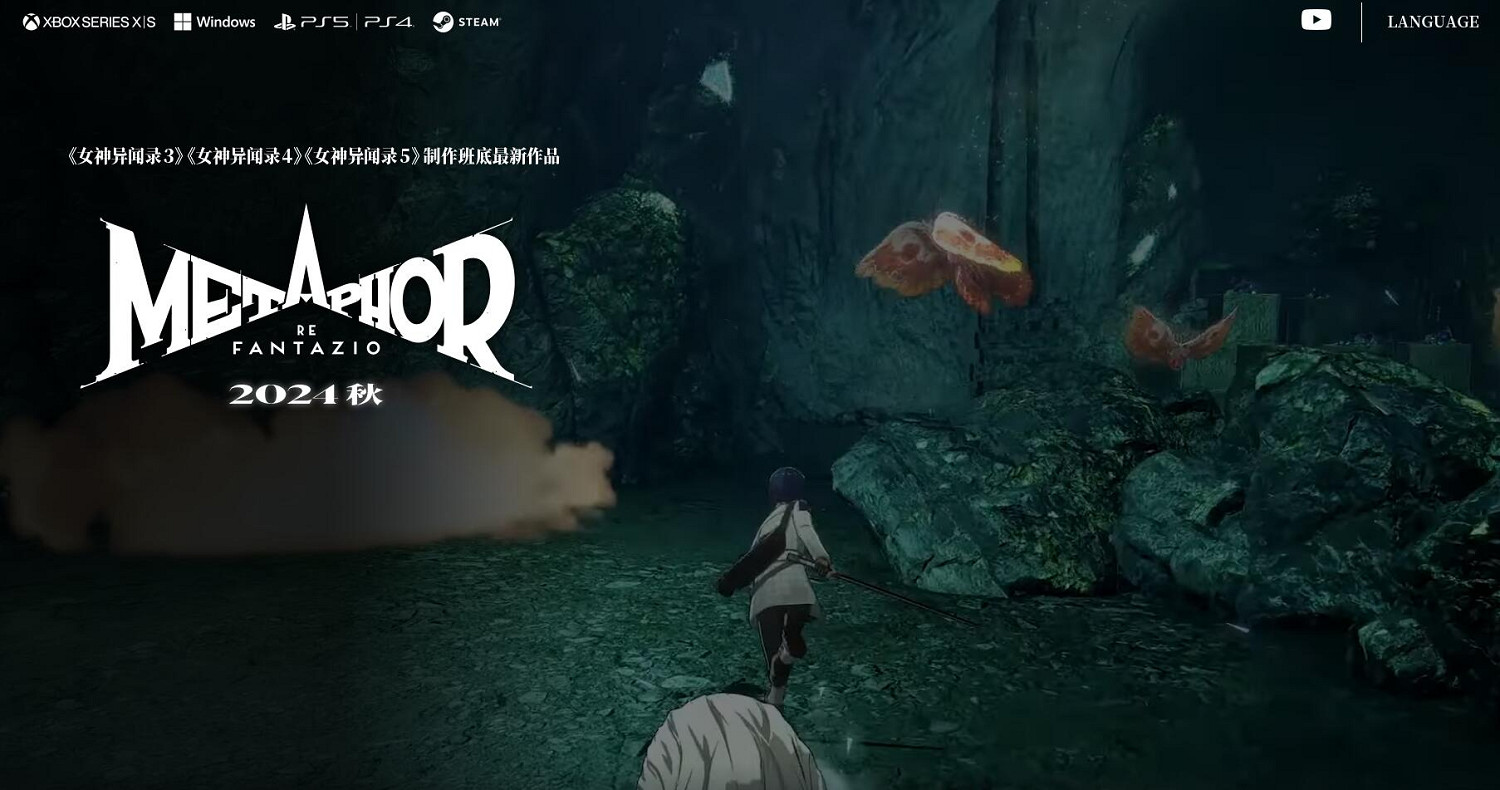Viewport: 1500px width, 790px height.
Task: Click the Windows logo icon
Action: [x=181, y=20]
